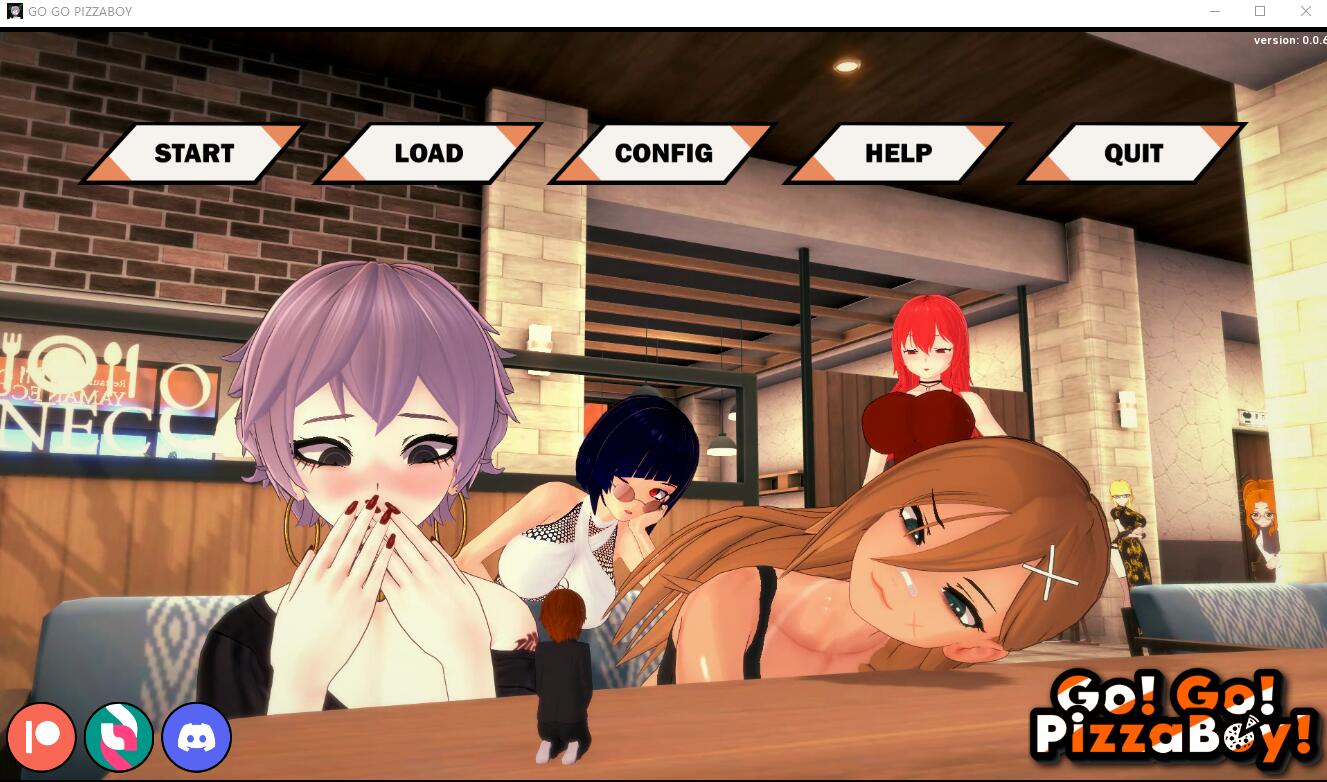Click the teal and pink platform icon
Screen dimensions: 1327x782
[119, 737]
